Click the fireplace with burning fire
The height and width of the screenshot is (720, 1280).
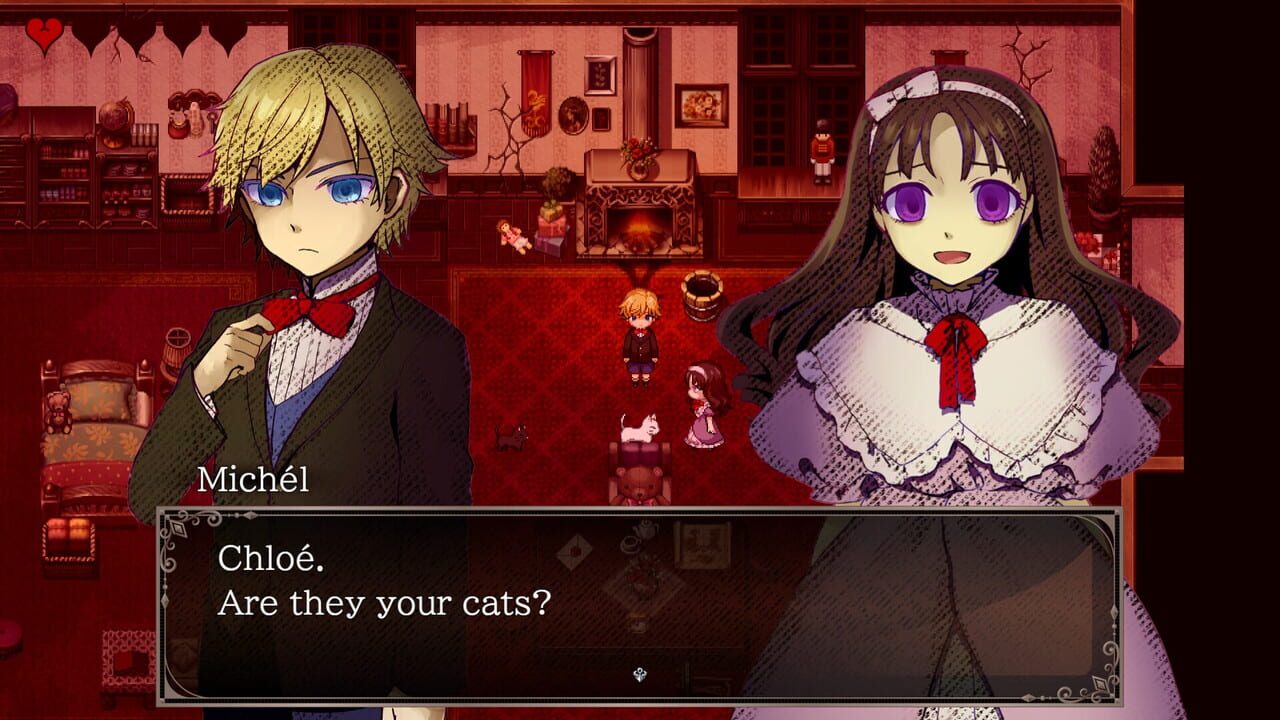coord(640,228)
